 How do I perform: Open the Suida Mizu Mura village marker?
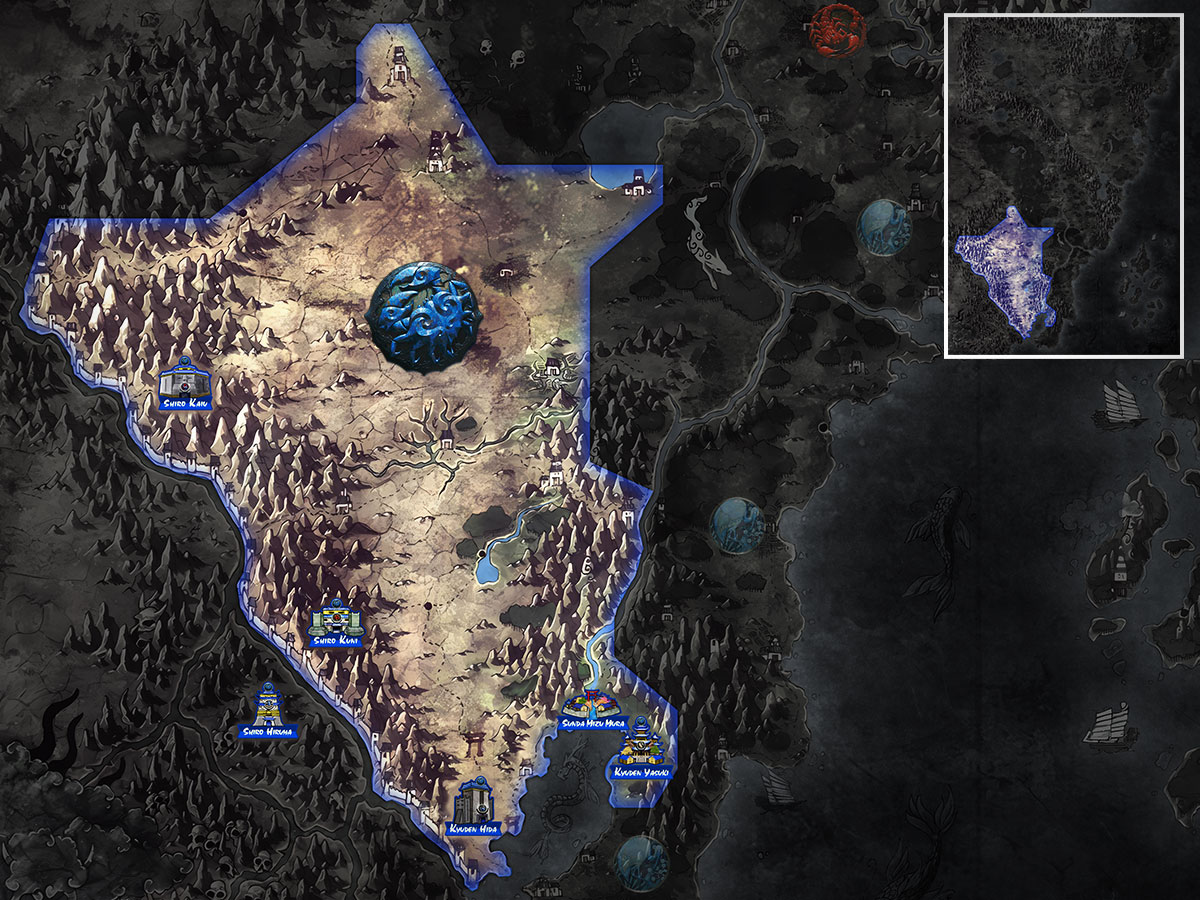(592, 706)
